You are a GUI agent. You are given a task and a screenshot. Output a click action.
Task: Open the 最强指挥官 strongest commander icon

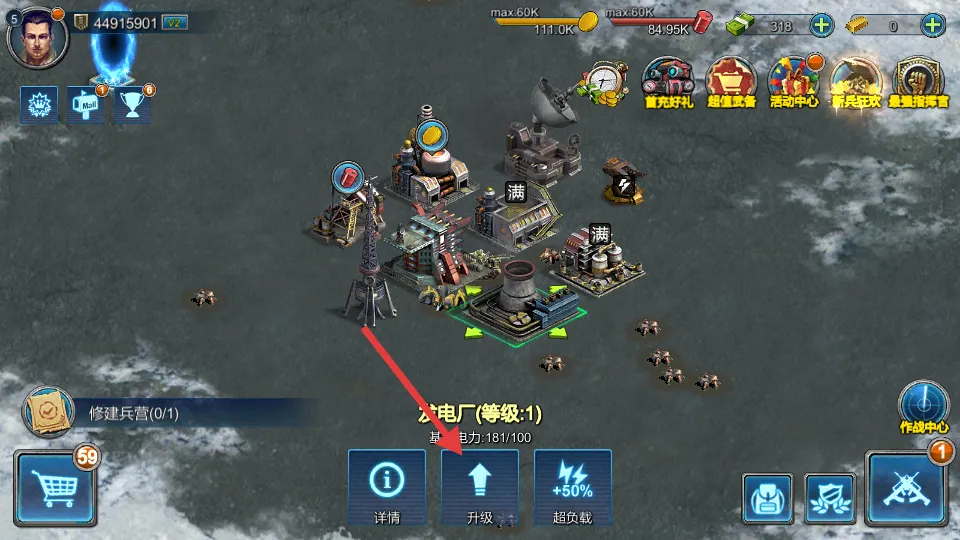[x=918, y=82]
